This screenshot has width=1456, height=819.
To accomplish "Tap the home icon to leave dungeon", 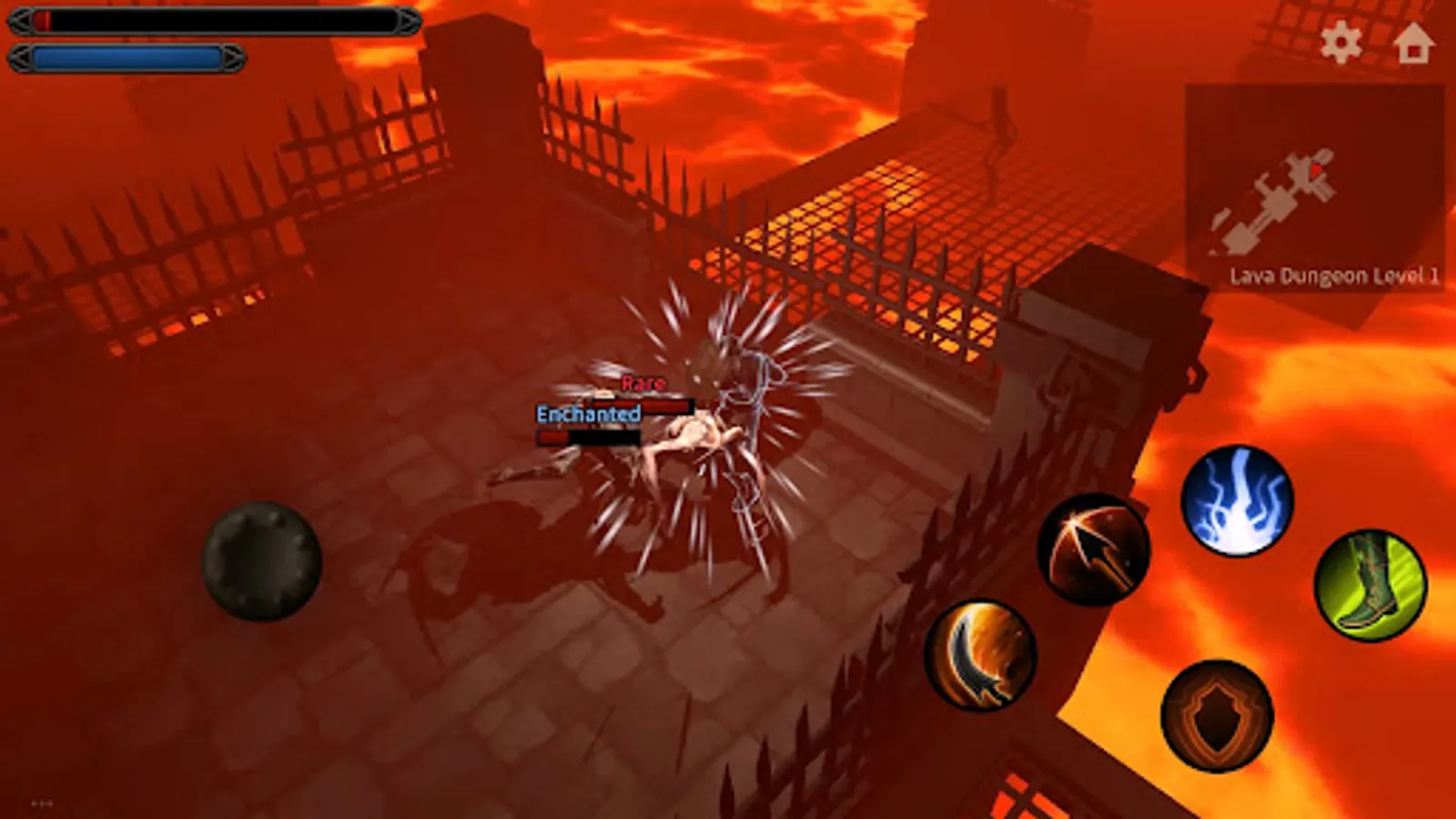I will tap(1415, 43).
